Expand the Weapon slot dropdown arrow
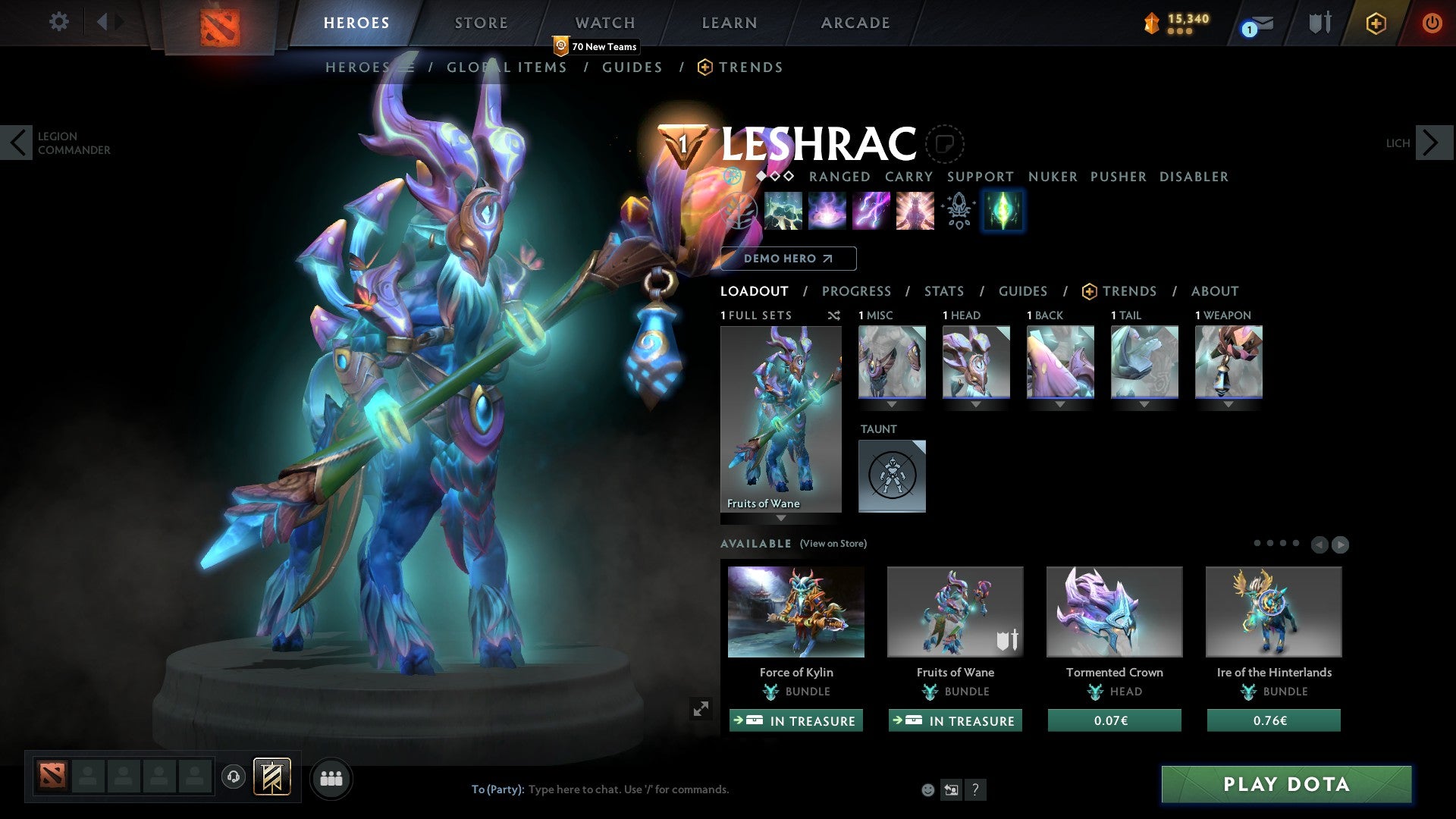This screenshot has width=1456, height=819. pyautogui.click(x=1229, y=405)
